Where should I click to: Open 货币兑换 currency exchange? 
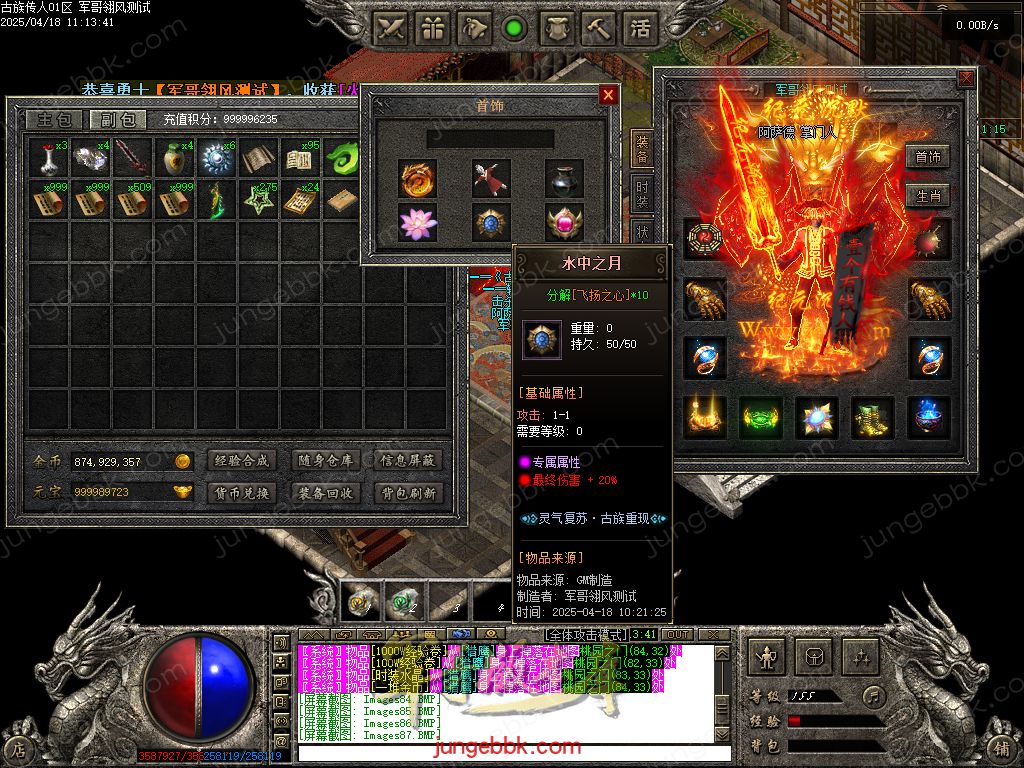241,493
